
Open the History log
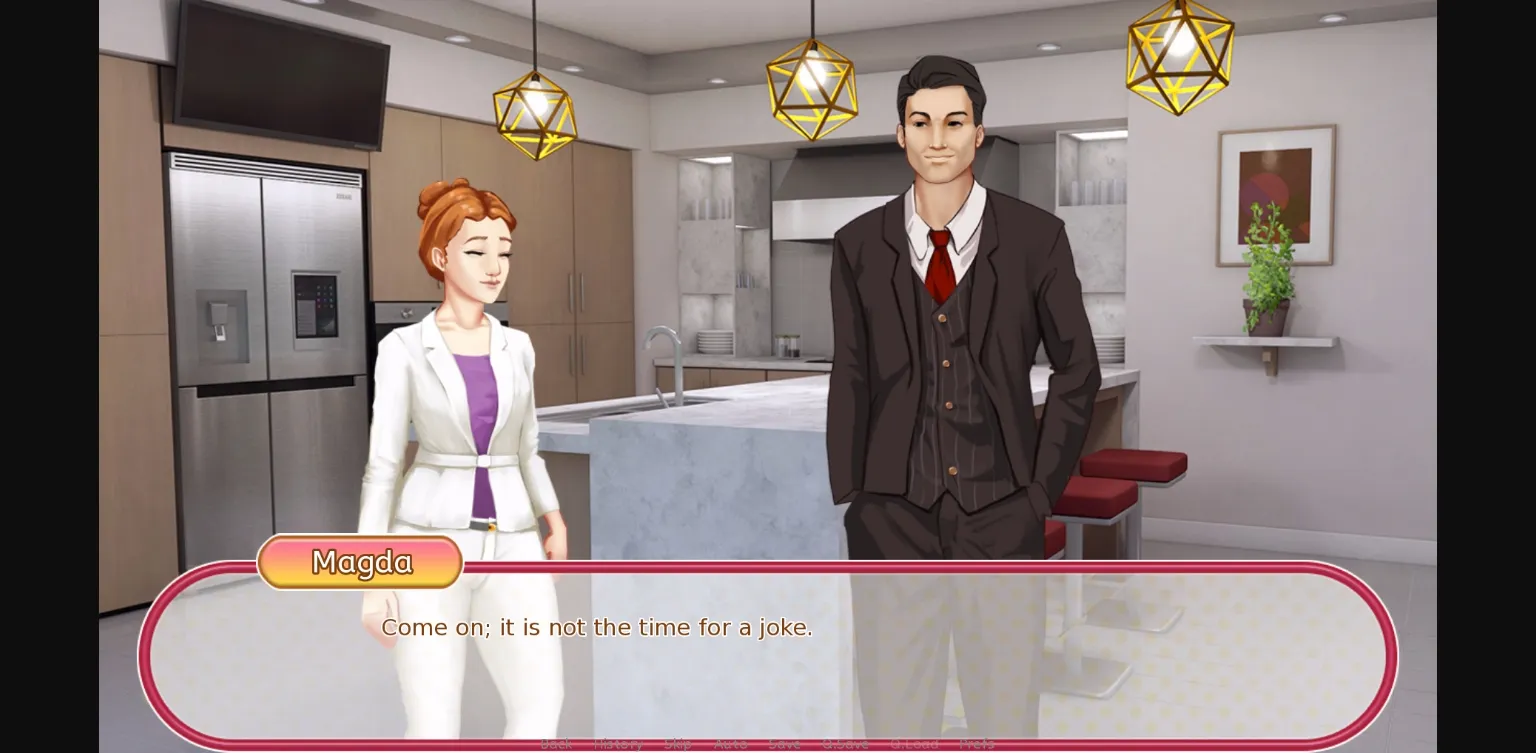[618, 744]
